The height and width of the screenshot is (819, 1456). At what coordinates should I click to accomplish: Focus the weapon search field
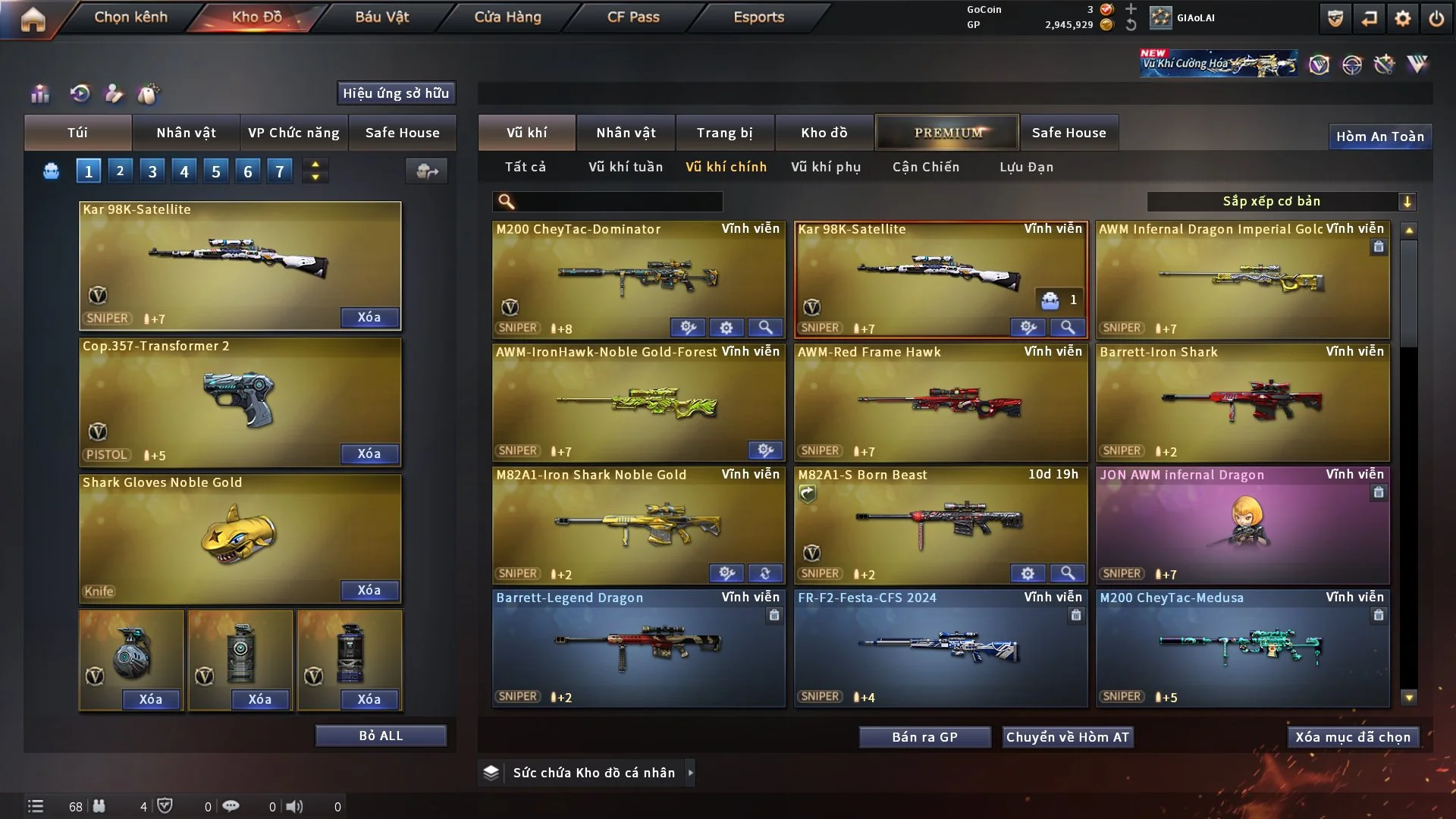[x=618, y=202]
